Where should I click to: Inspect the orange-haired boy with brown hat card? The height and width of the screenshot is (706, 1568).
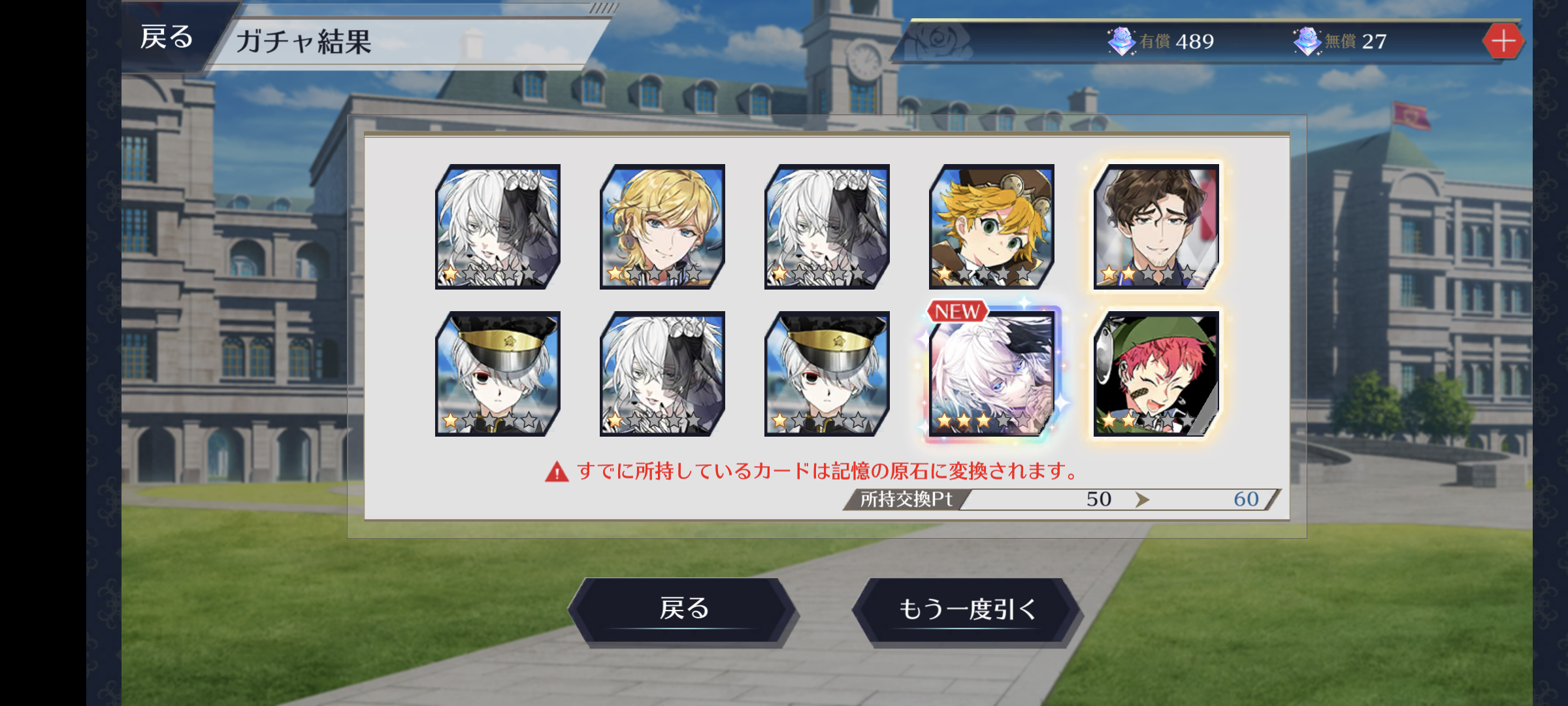992,227
